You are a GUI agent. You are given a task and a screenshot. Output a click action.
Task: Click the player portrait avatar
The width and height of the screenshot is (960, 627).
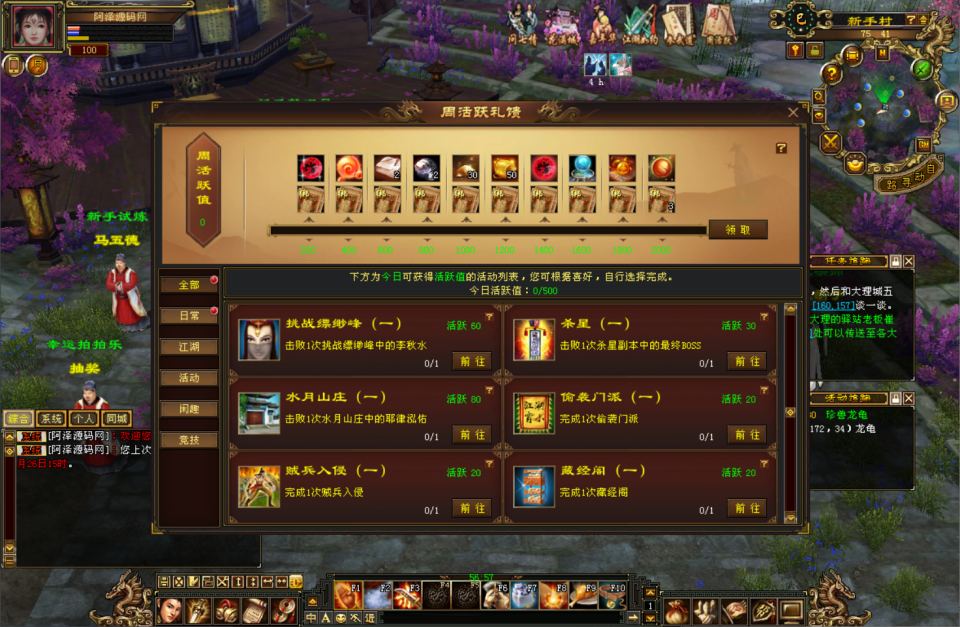37,26
